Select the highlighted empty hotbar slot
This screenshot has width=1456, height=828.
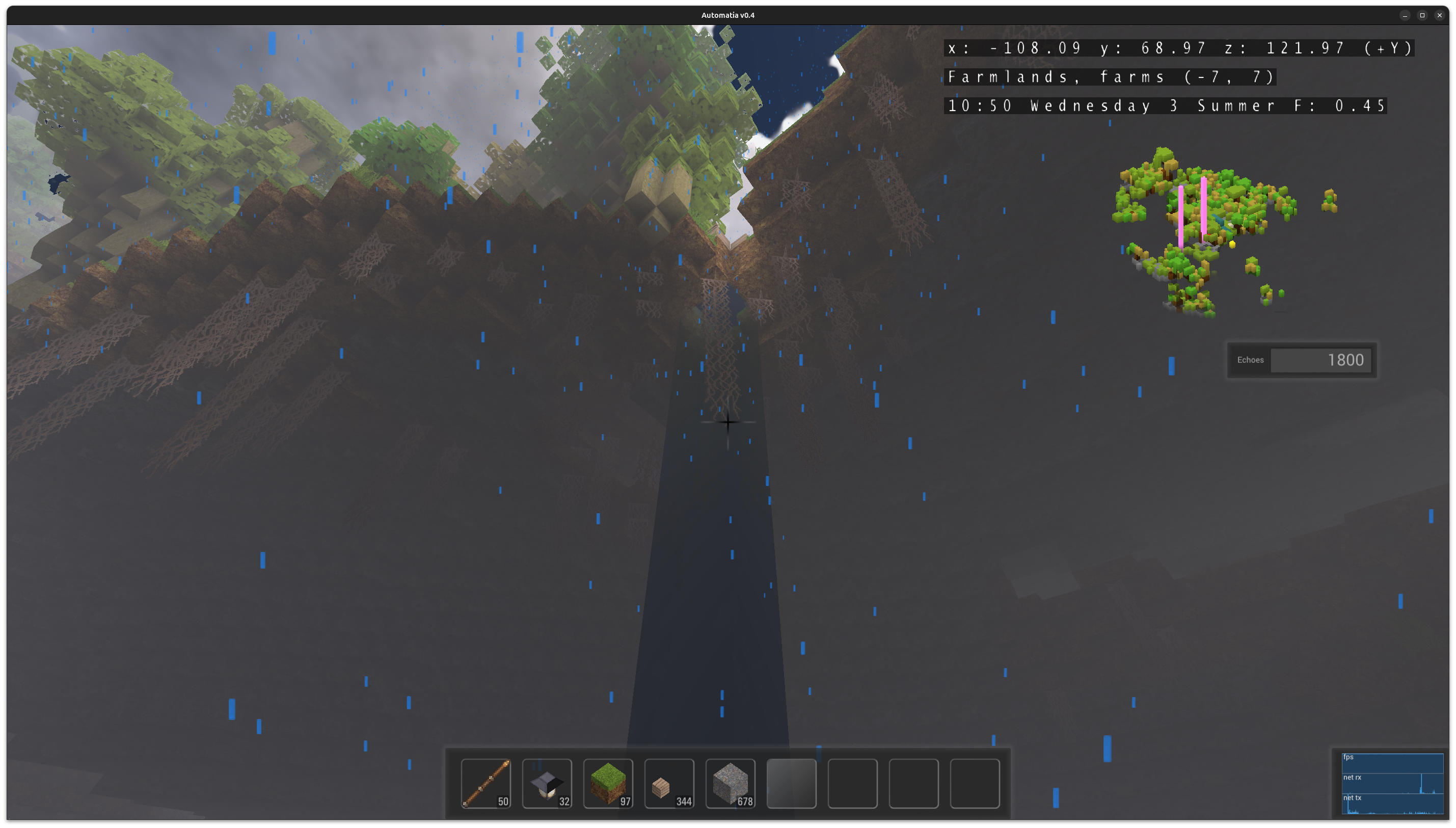click(x=791, y=783)
